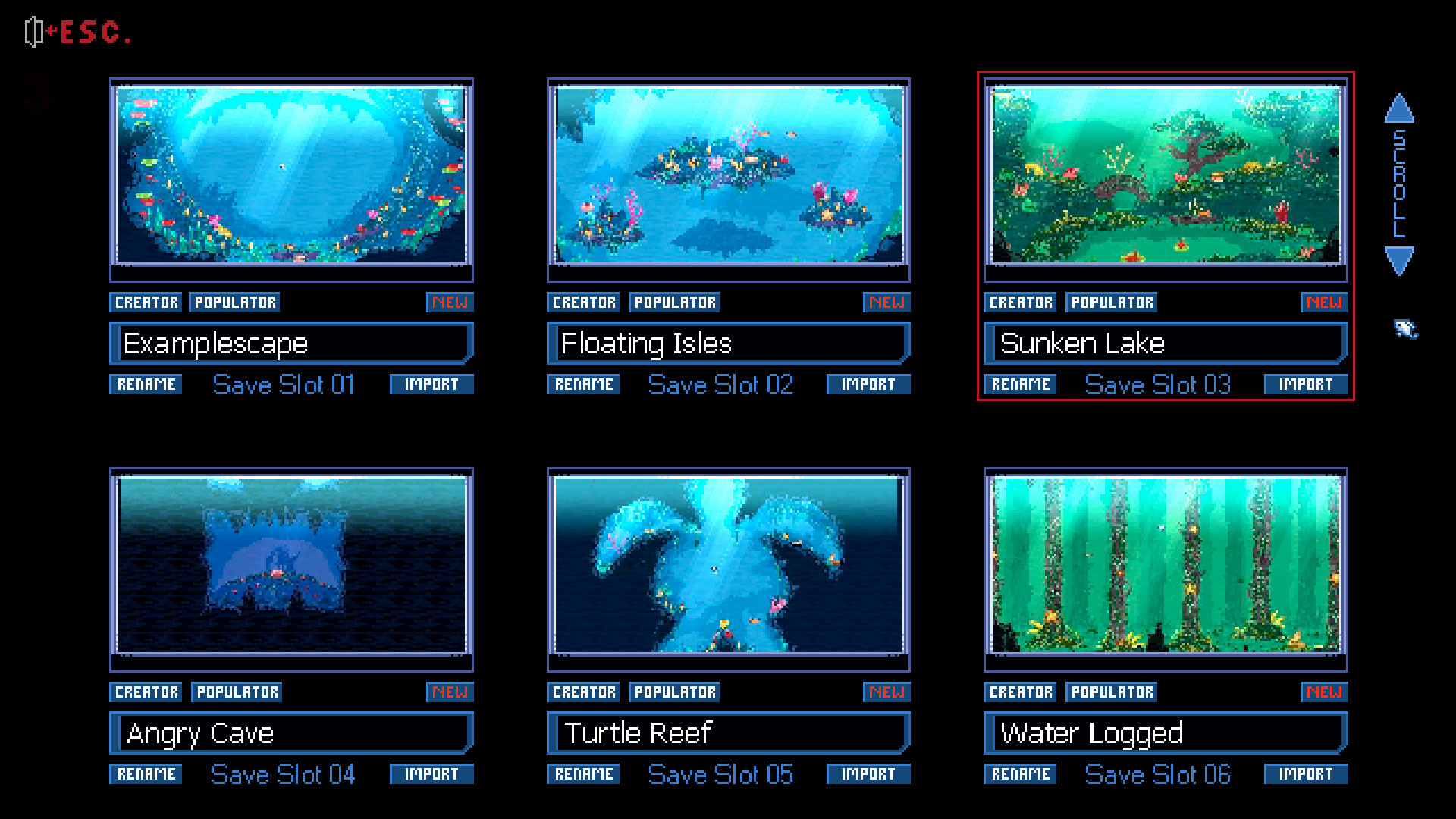Select the NEW badge on Angry Cave
The height and width of the screenshot is (819, 1456).
[x=450, y=692]
